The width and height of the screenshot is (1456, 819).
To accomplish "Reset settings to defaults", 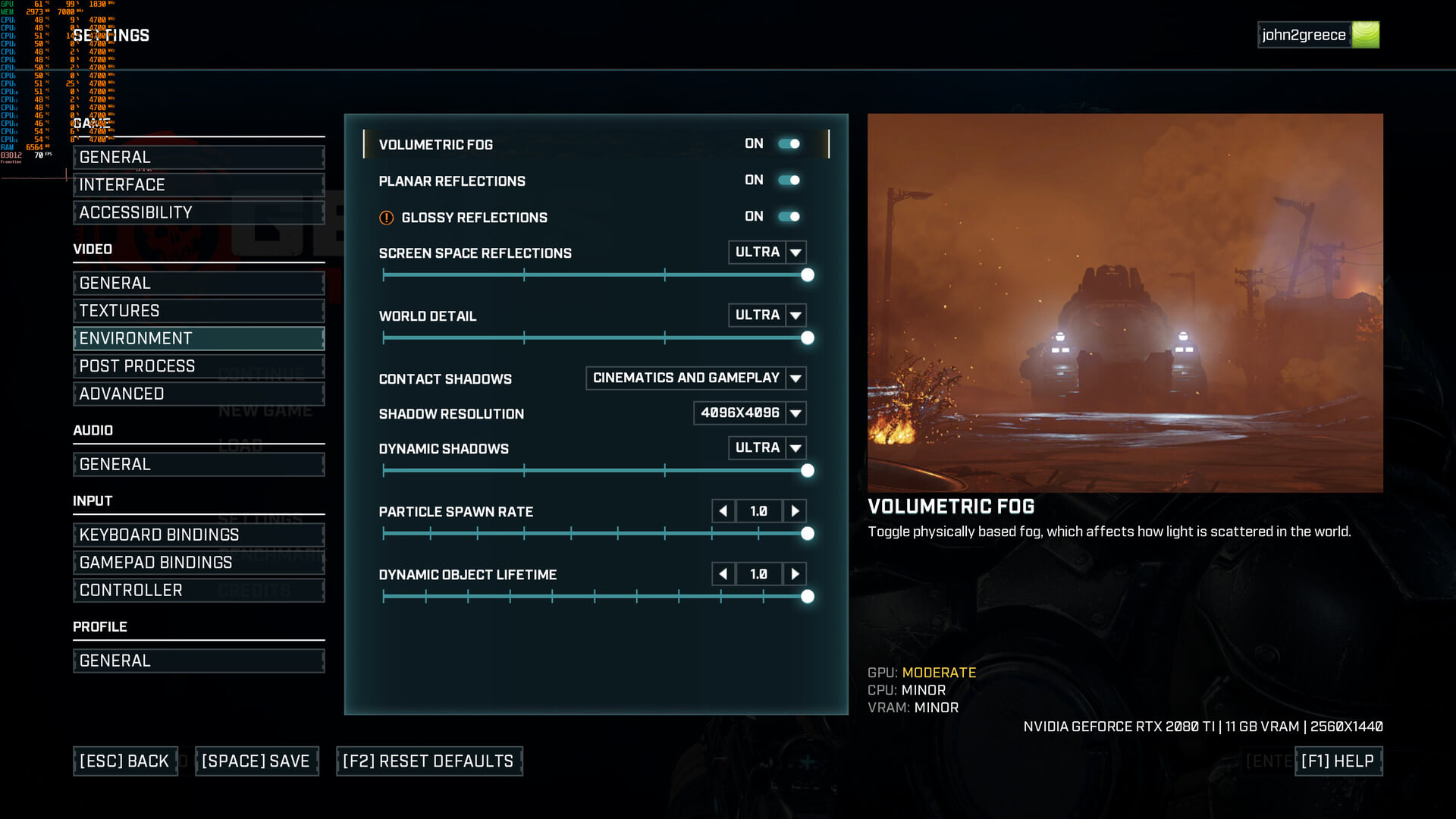I will point(428,761).
